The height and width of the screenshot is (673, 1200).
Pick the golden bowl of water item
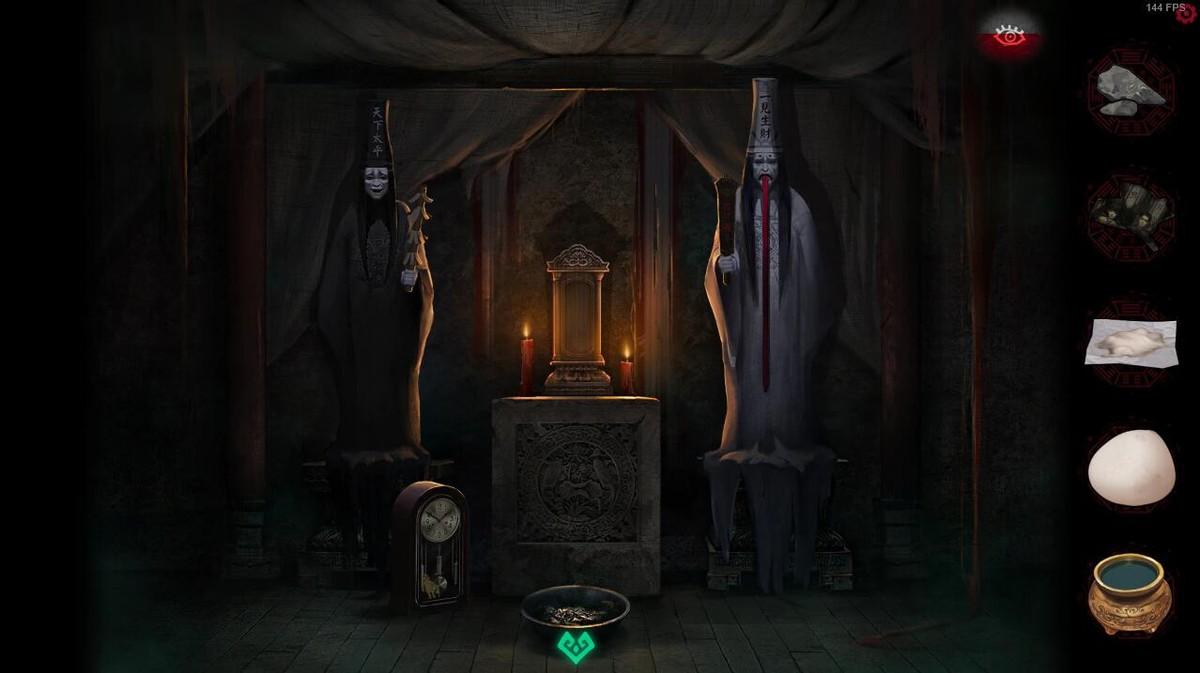[x=1130, y=592]
